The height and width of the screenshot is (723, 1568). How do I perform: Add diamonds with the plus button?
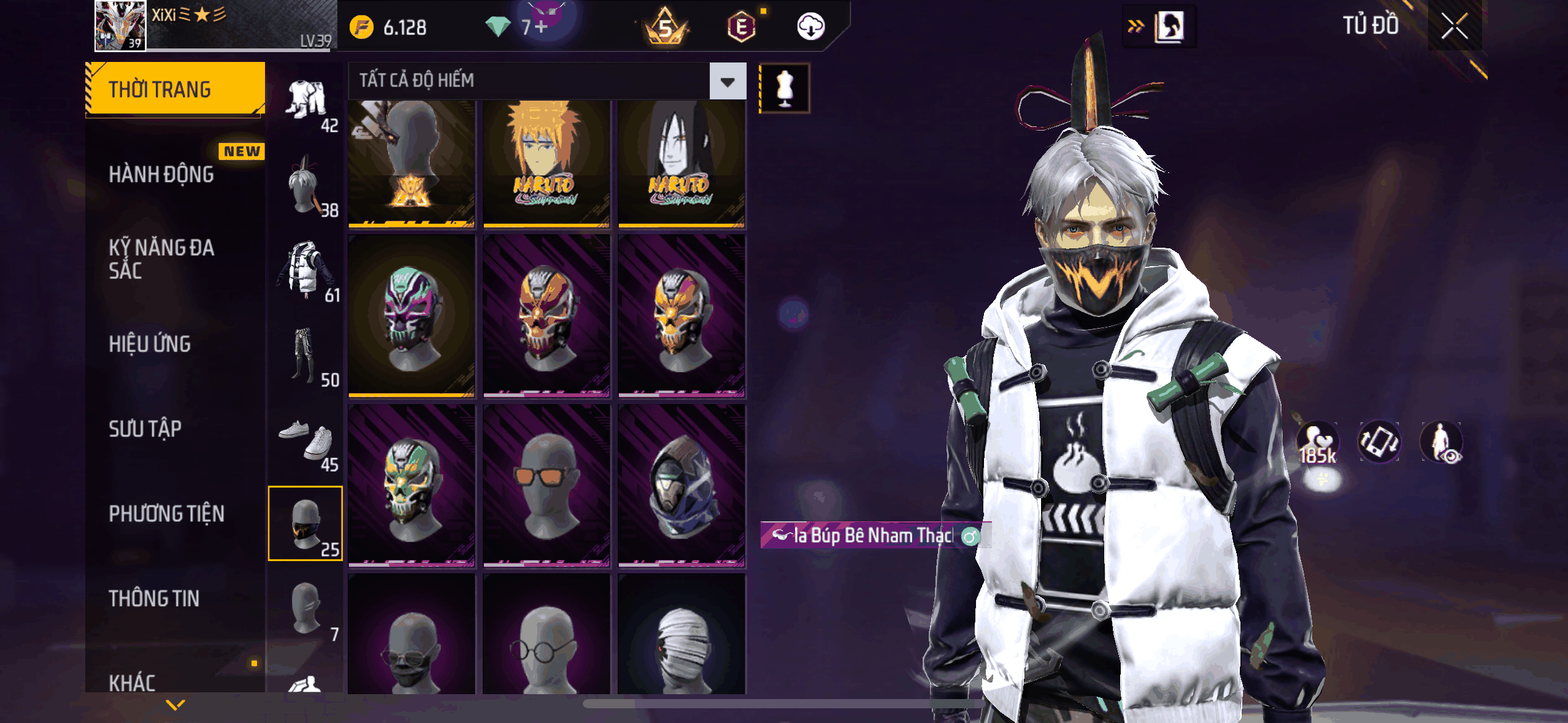541,27
